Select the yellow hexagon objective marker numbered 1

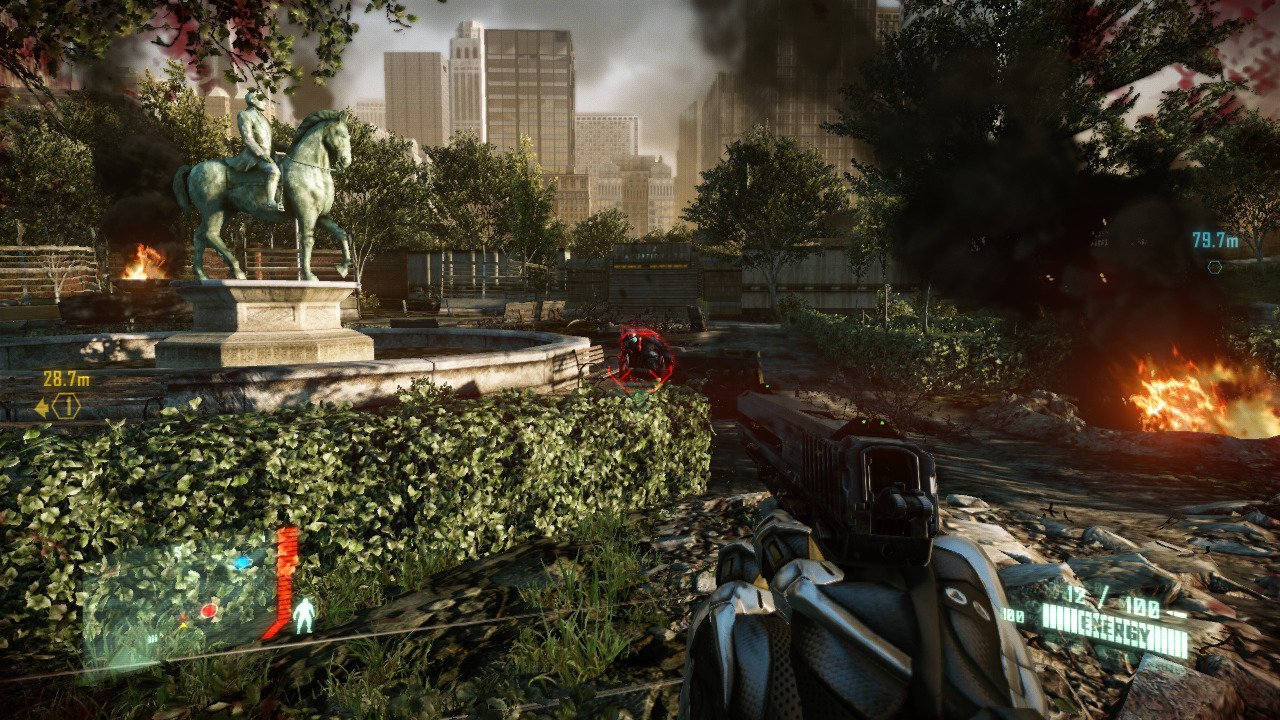coord(66,406)
